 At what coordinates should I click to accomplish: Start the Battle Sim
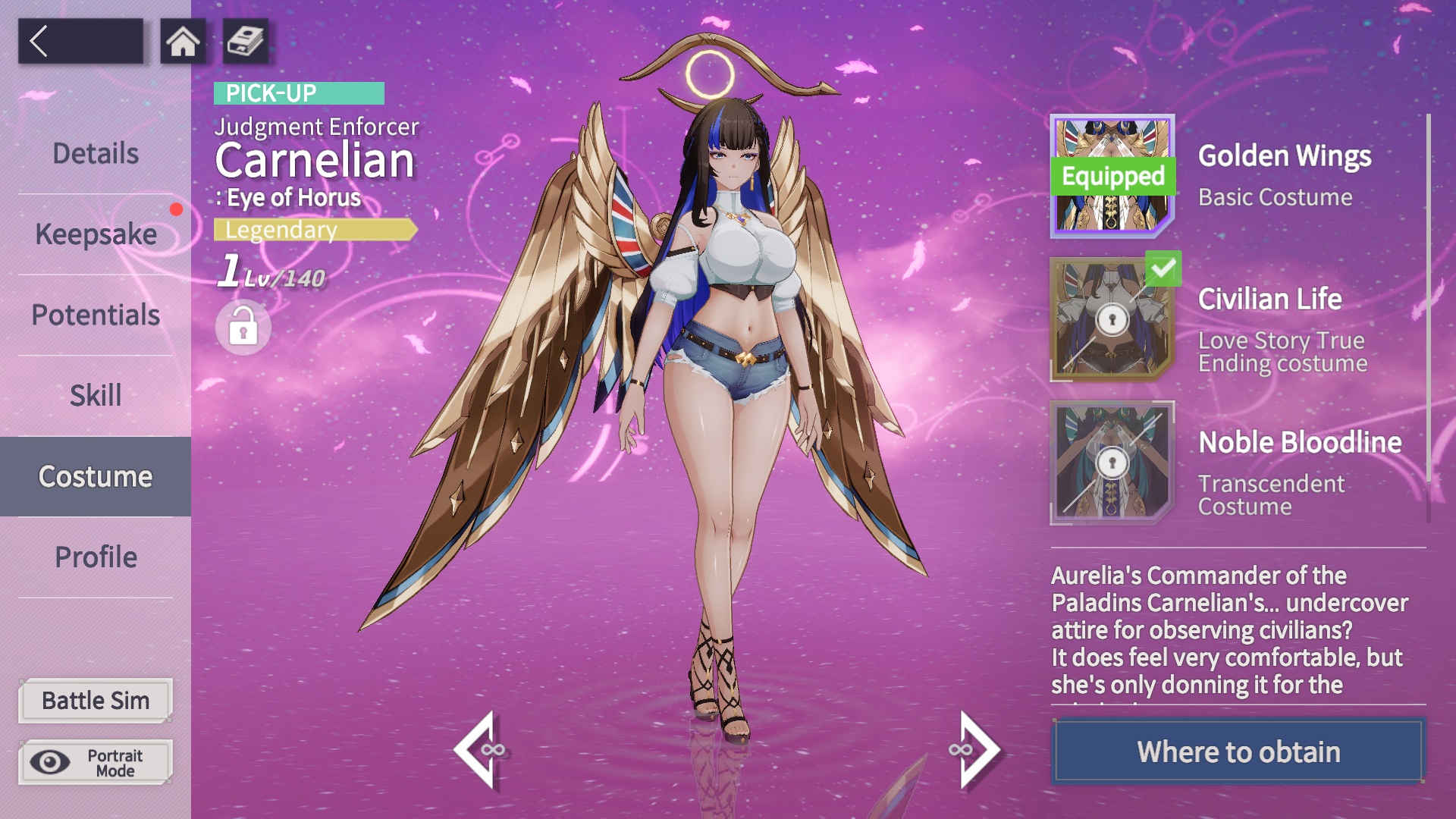(x=96, y=701)
